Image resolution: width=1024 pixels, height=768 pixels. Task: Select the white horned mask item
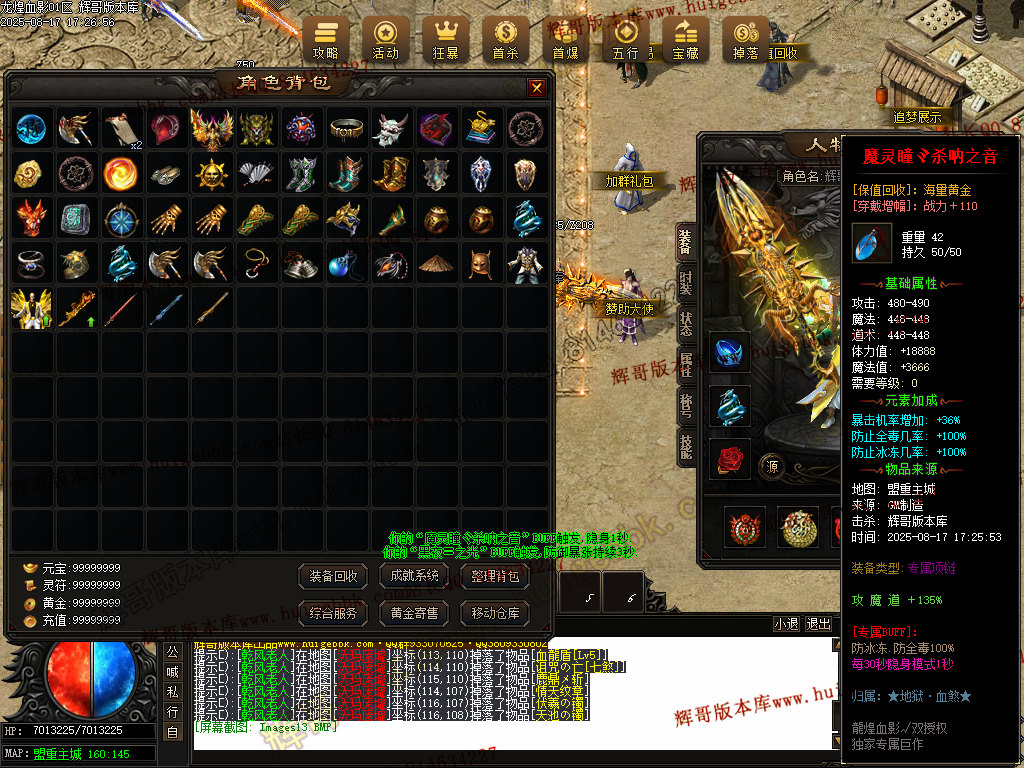coord(391,129)
